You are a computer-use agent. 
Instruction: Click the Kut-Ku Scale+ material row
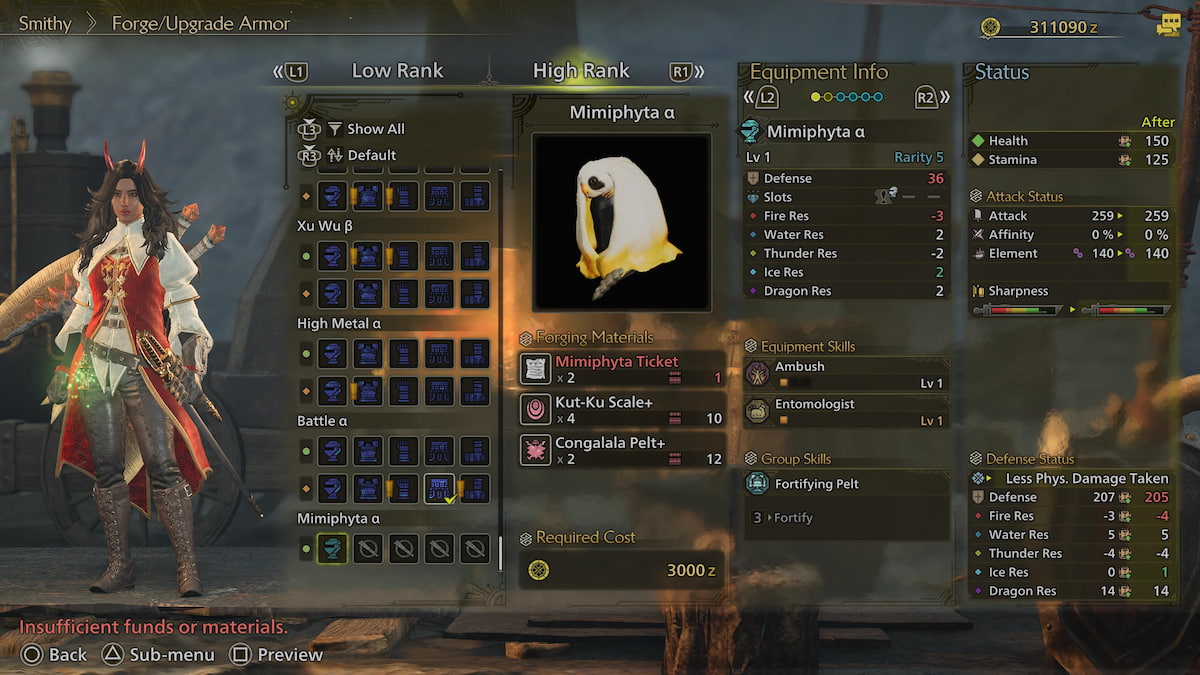tap(622, 409)
